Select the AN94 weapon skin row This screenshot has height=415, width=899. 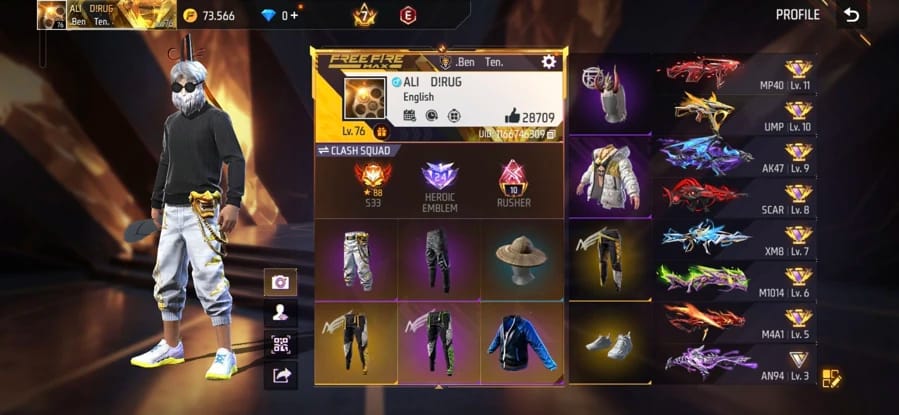point(736,362)
